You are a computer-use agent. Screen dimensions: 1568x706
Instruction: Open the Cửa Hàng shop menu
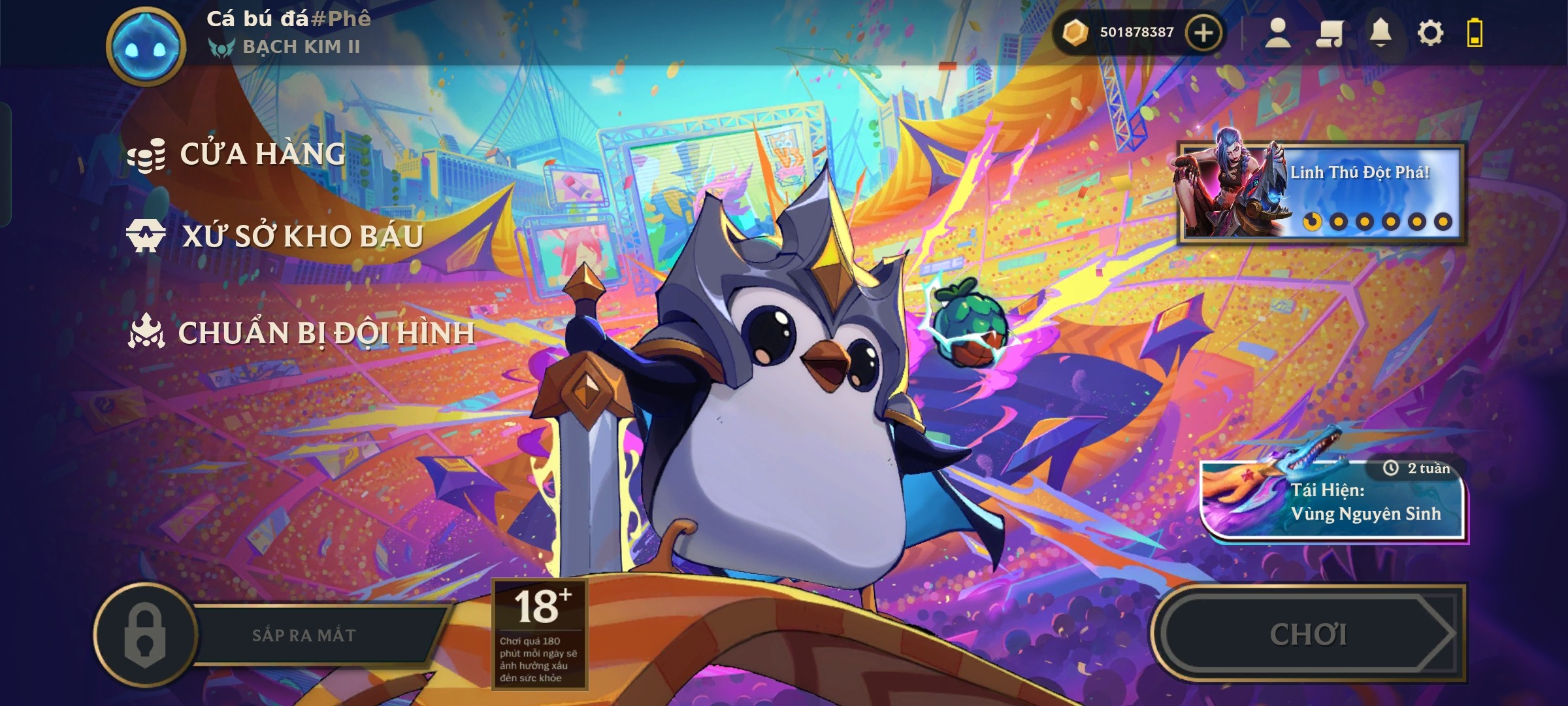pos(261,155)
